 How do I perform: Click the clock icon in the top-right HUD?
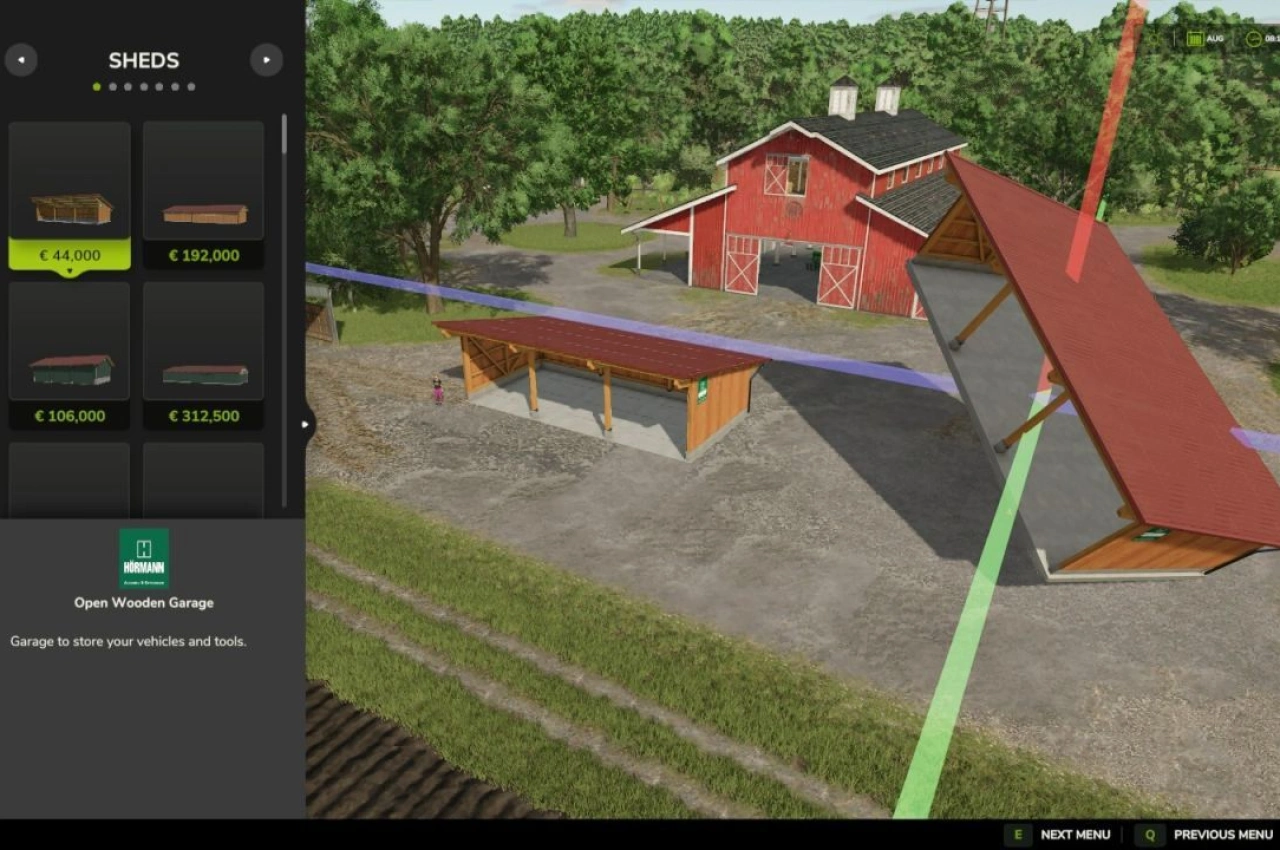[x=1252, y=38]
